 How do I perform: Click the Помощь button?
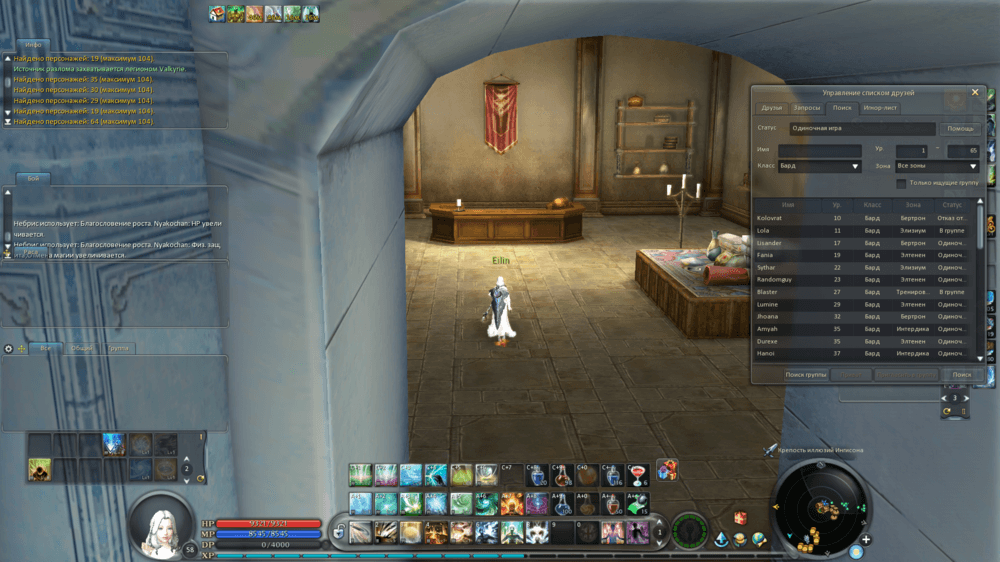coord(961,129)
